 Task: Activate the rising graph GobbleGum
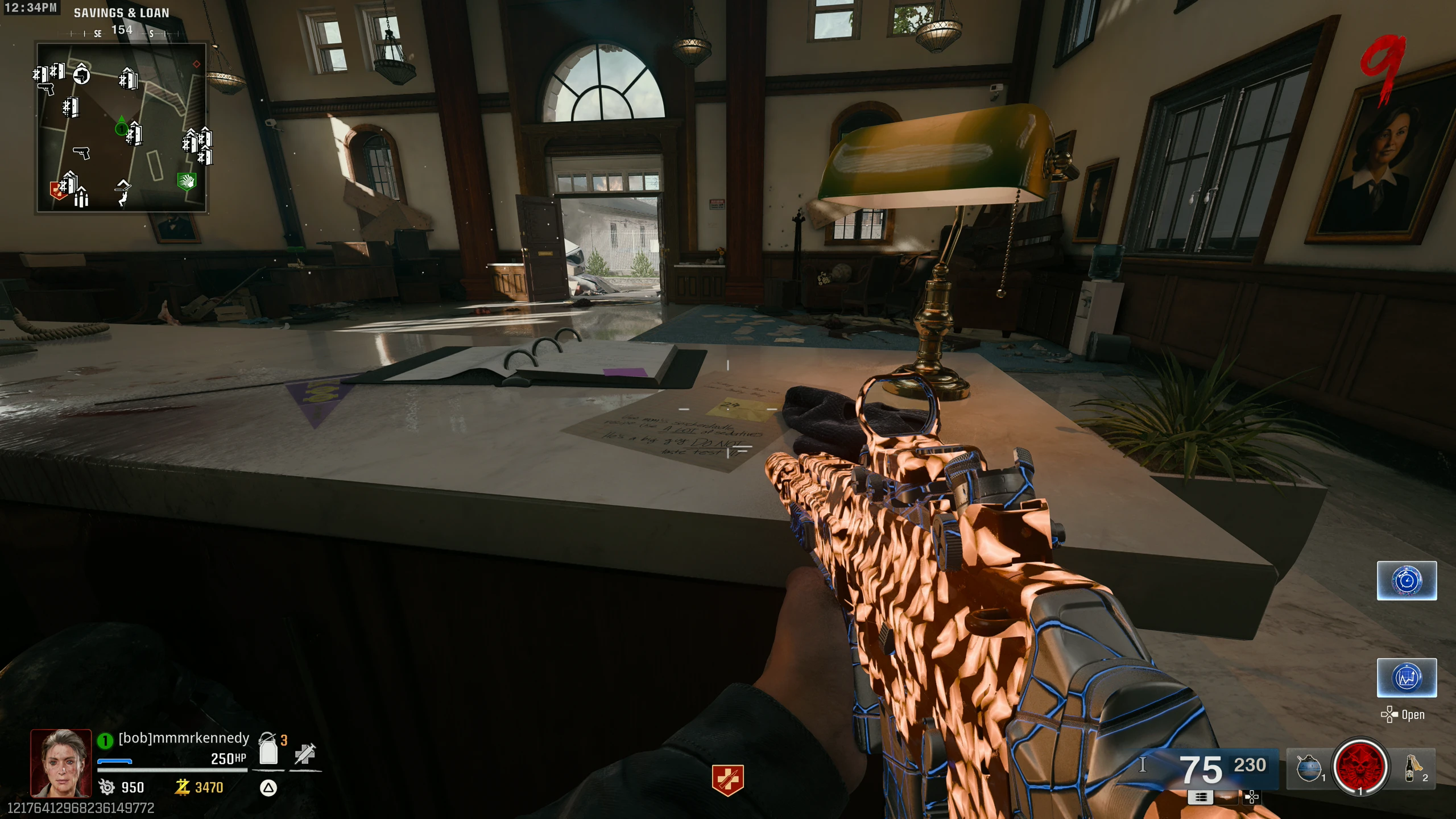[1407, 677]
